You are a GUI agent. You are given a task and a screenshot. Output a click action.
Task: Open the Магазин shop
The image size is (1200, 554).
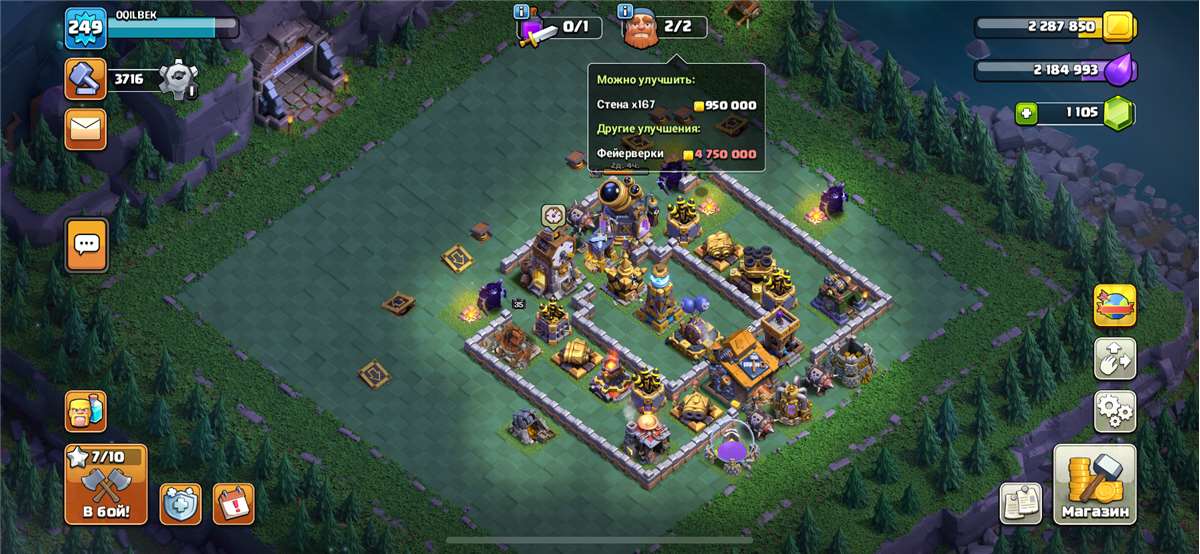[1094, 485]
